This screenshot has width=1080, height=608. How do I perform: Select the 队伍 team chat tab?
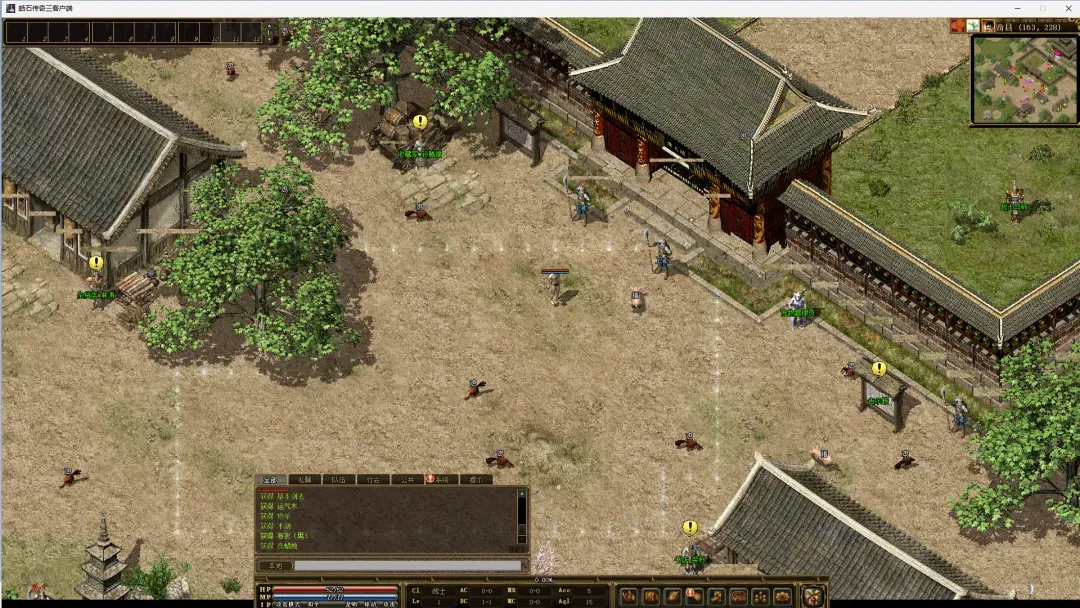tap(339, 479)
